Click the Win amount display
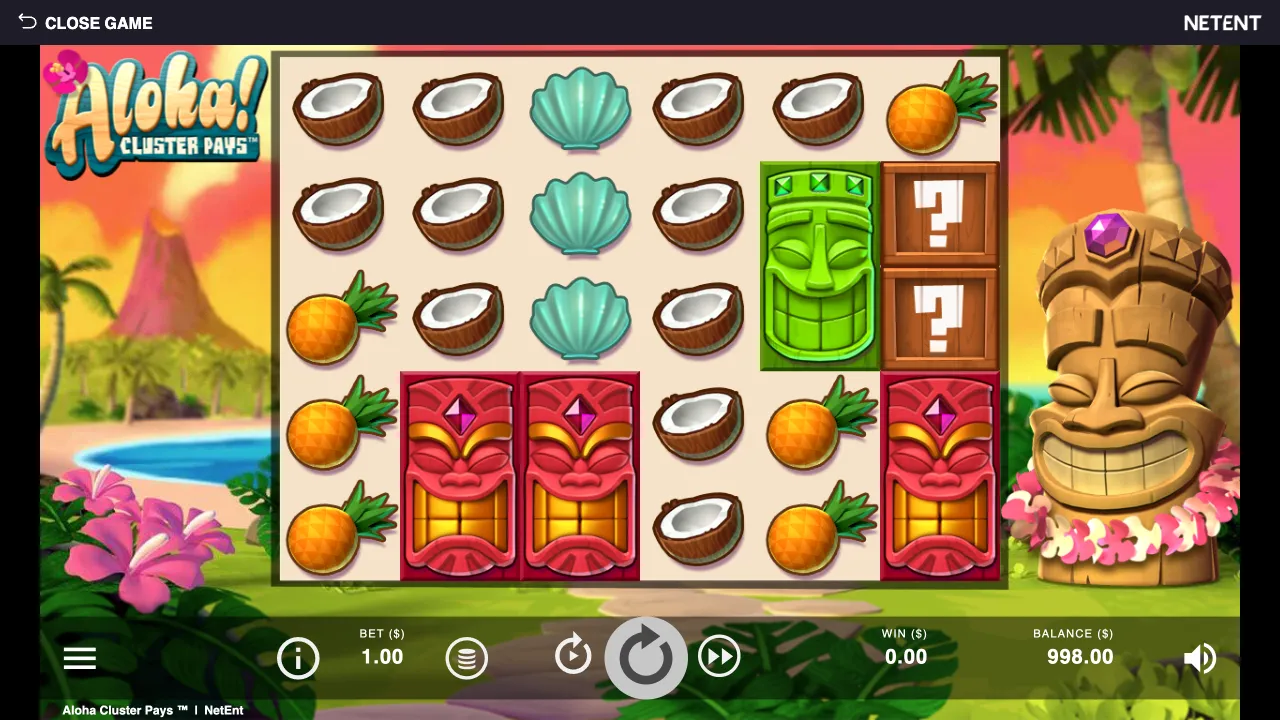The height and width of the screenshot is (720, 1280). (x=904, y=650)
